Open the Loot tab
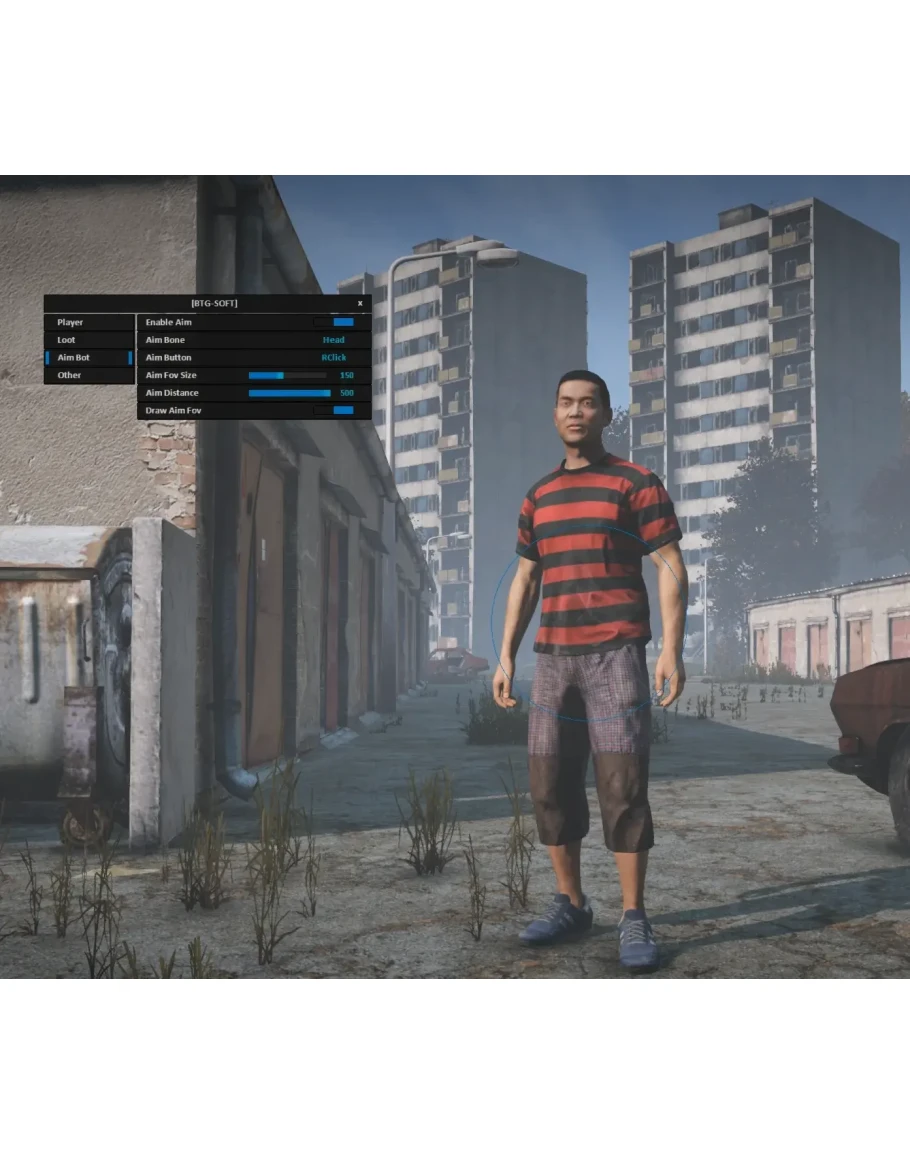The image size is (910, 1155). tap(66, 340)
